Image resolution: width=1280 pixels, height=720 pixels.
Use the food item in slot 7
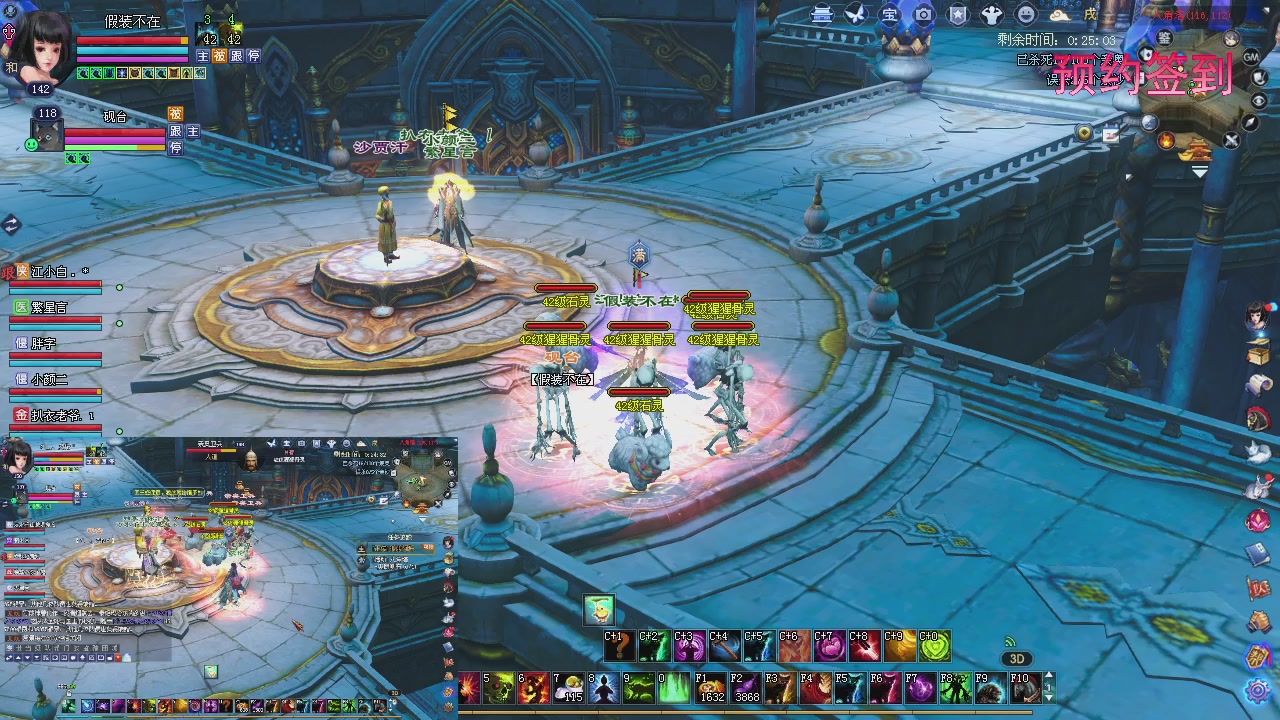[x=569, y=687]
